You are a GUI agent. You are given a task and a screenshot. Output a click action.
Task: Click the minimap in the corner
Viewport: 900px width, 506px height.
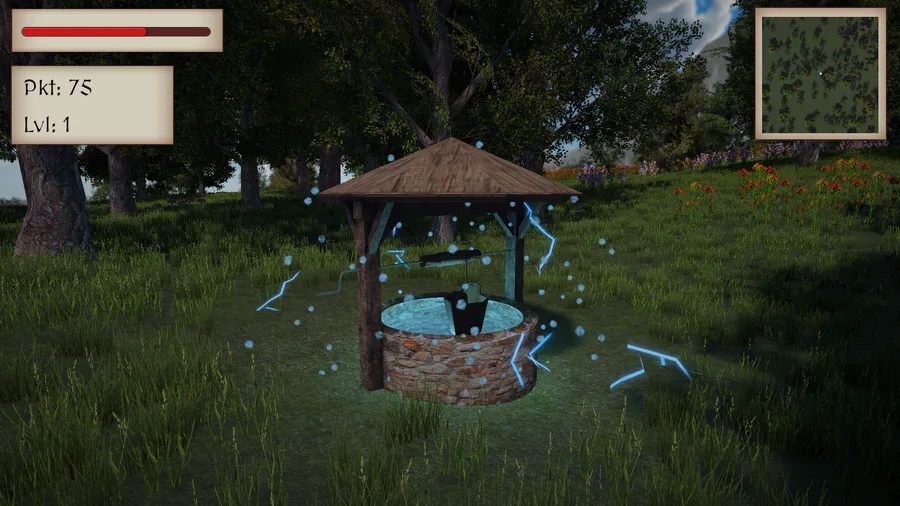pos(820,73)
